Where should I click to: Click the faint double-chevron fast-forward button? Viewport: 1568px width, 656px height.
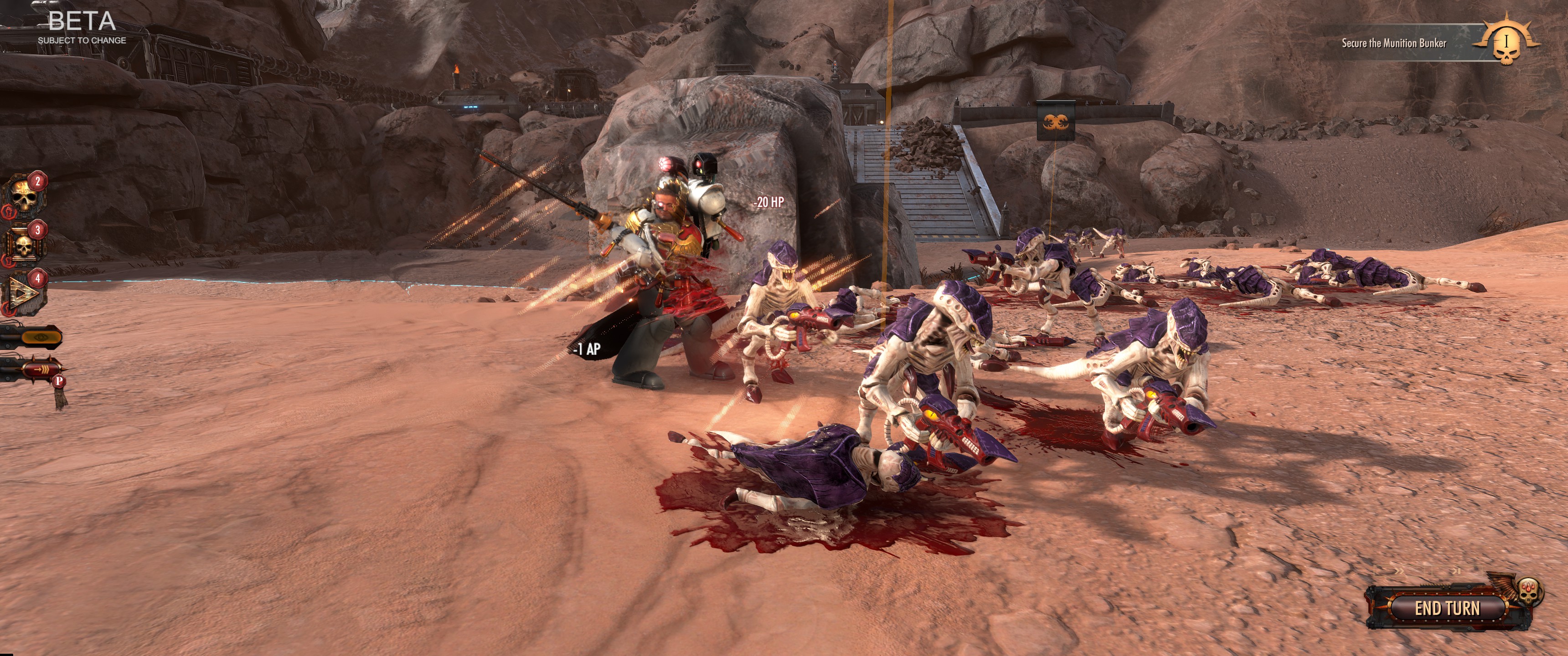coord(1399,571)
